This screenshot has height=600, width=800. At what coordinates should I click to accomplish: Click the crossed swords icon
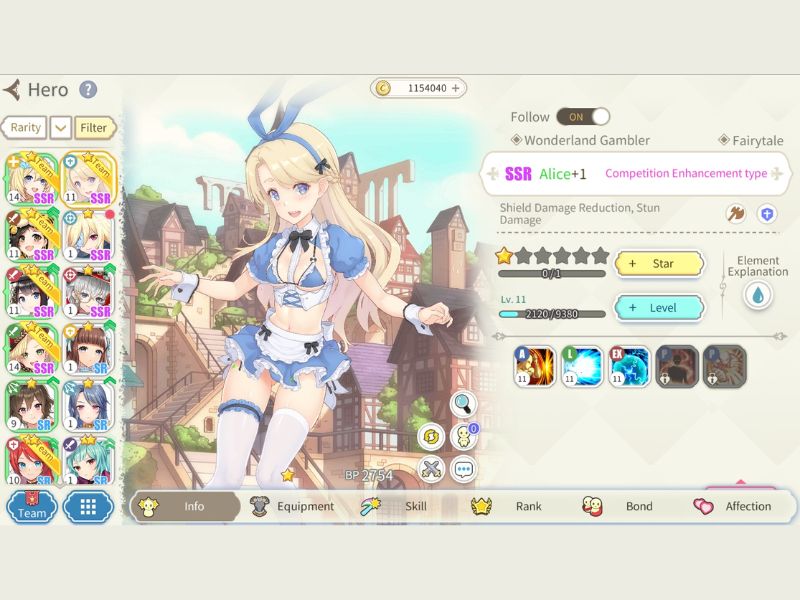click(431, 468)
